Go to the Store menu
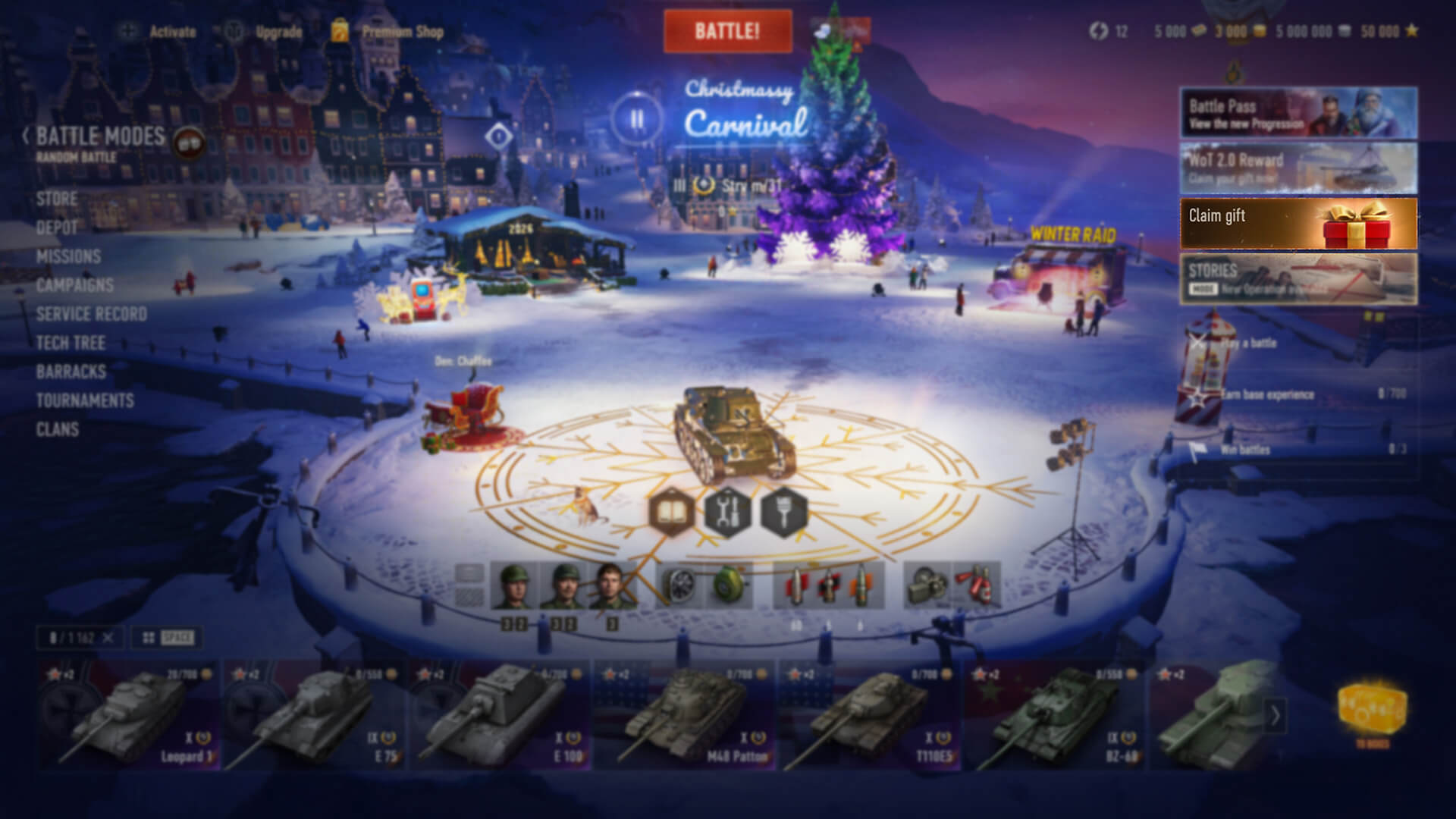1456x819 pixels. pos(57,199)
